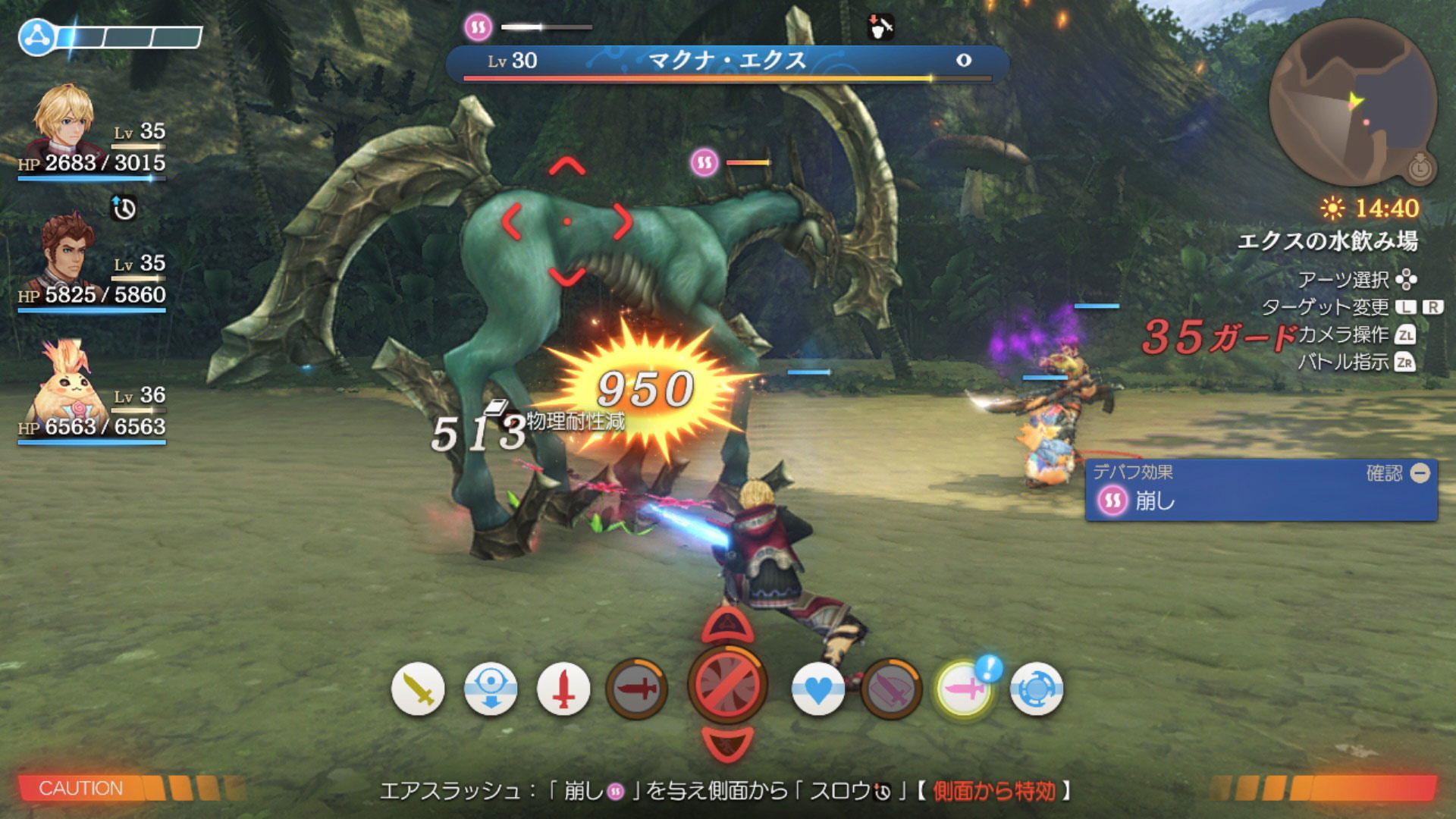Use the blue eye aura art
Image resolution: width=1456 pixels, height=819 pixels.
pyautogui.click(x=491, y=689)
